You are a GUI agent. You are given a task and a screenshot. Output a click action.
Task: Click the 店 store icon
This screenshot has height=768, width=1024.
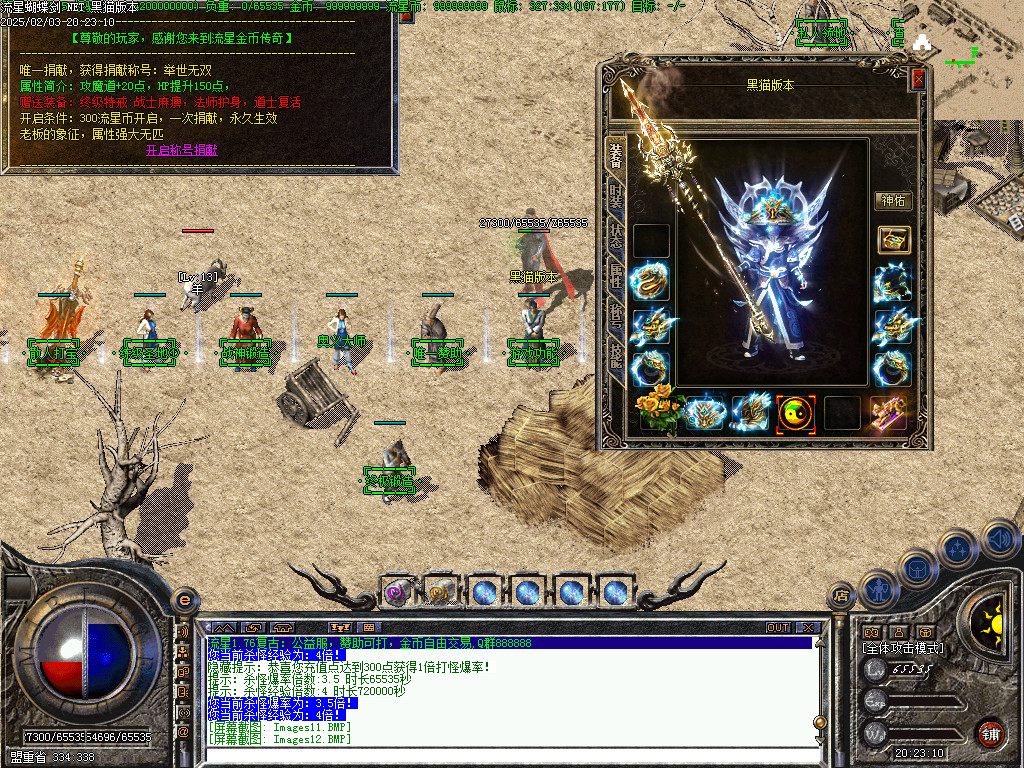pos(841,597)
